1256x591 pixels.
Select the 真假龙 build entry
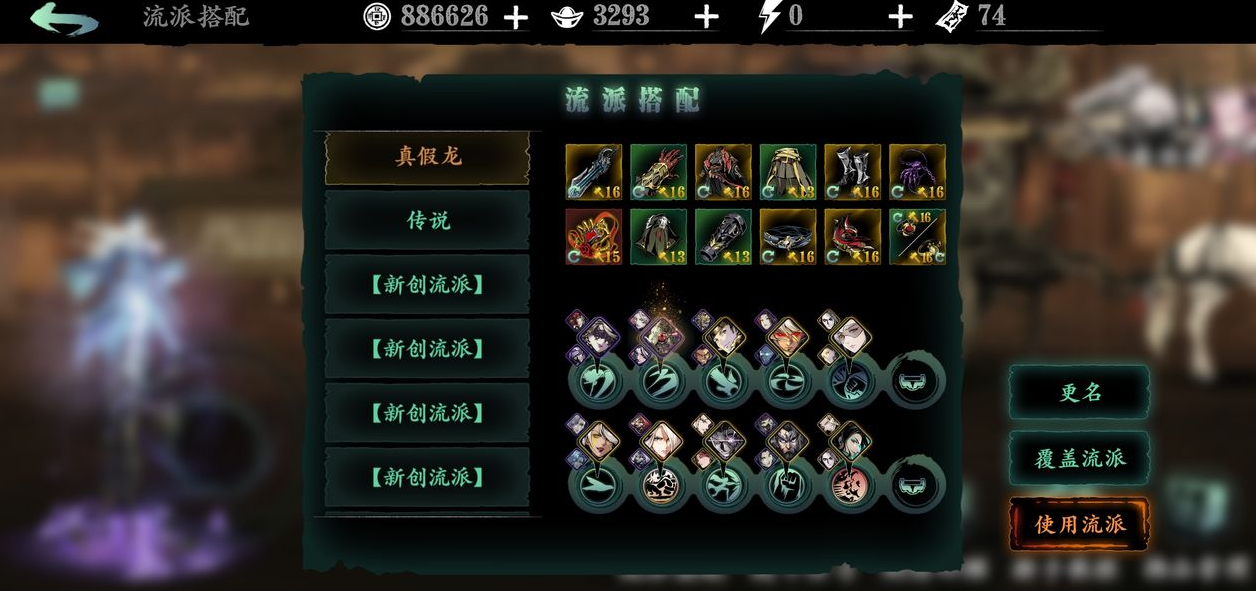tap(428, 157)
